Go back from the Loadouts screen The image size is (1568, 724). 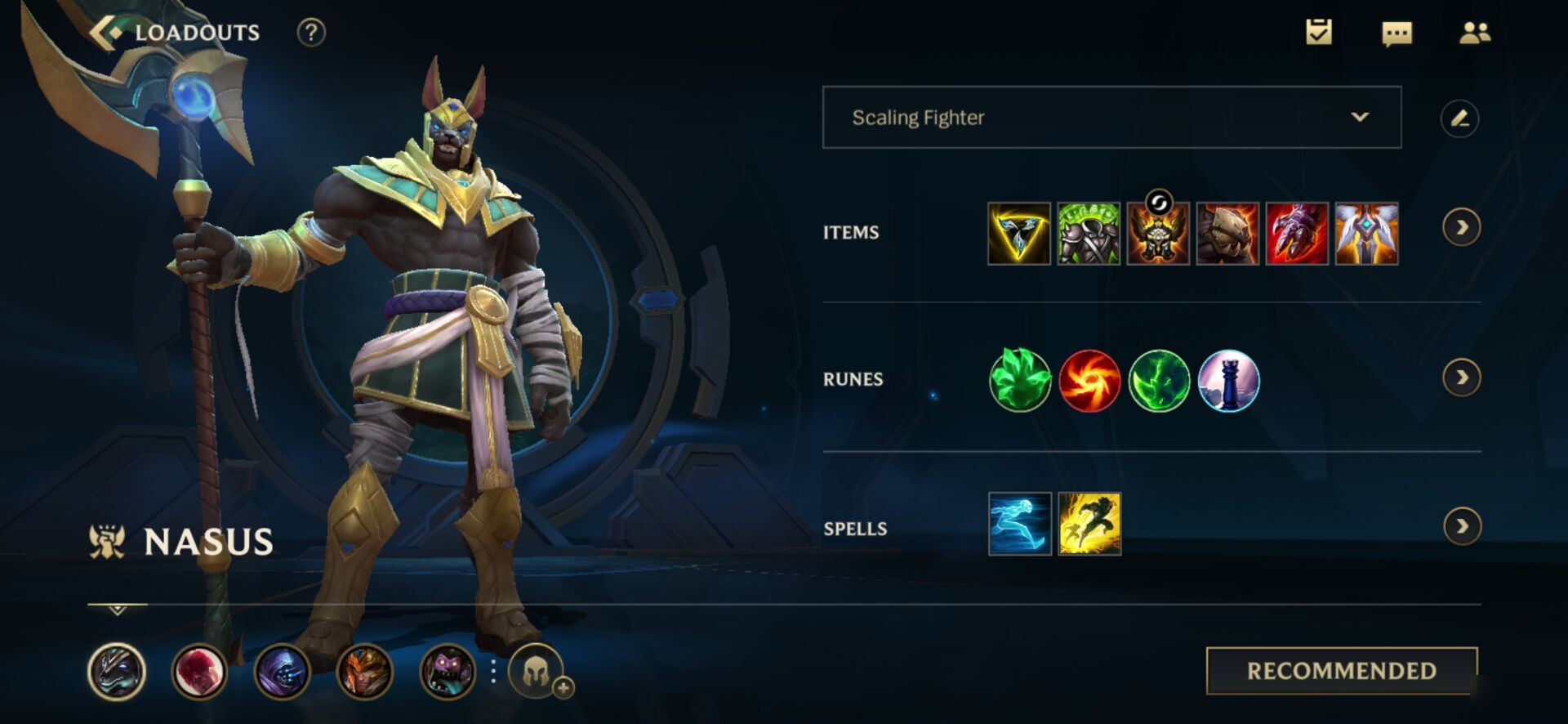[105, 33]
